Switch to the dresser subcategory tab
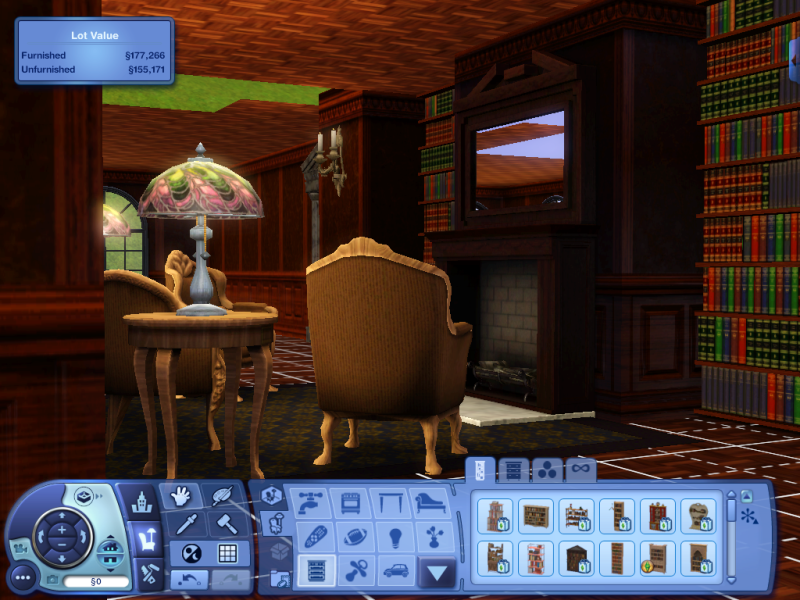800x600 pixels. click(x=513, y=469)
